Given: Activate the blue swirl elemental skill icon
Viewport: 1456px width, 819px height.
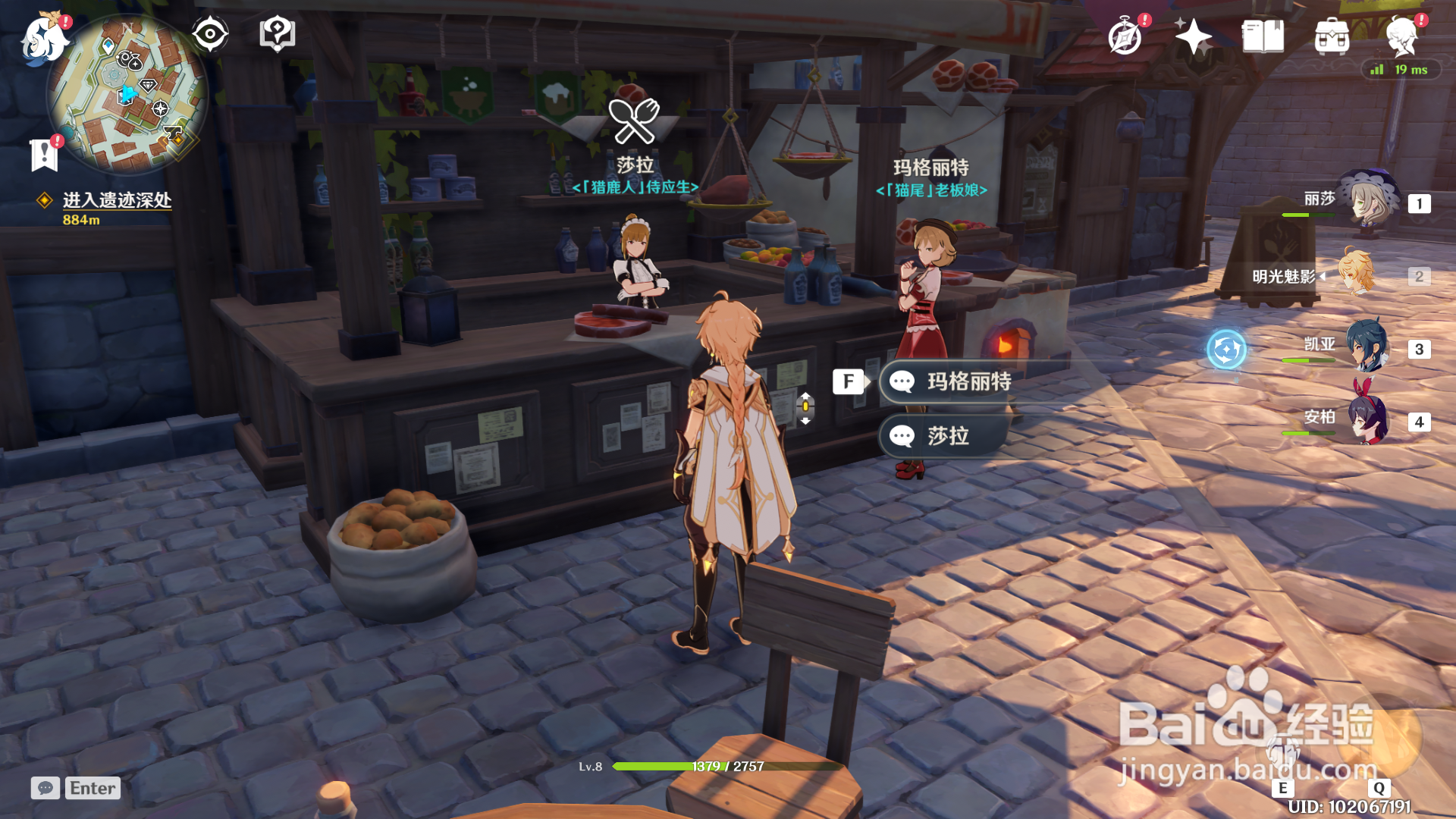Looking at the screenshot, I should click(x=1226, y=350).
